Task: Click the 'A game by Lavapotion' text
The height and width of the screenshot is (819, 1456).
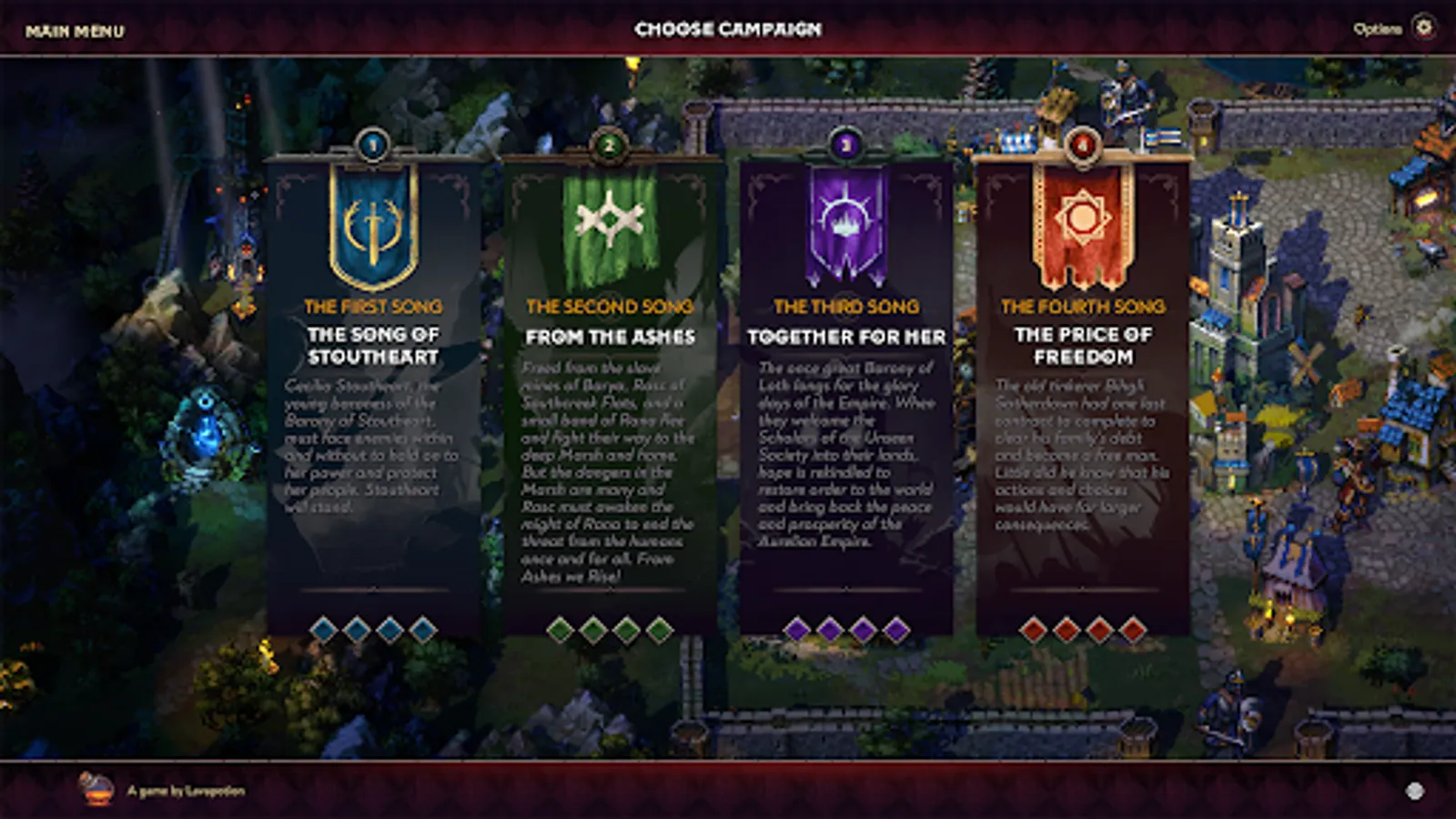Action: pyautogui.click(x=187, y=792)
